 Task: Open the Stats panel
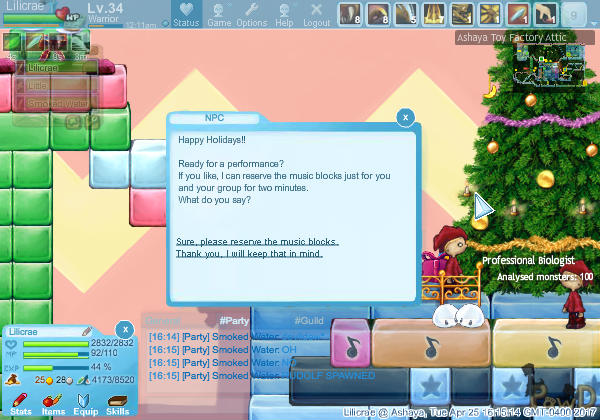(x=21, y=402)
